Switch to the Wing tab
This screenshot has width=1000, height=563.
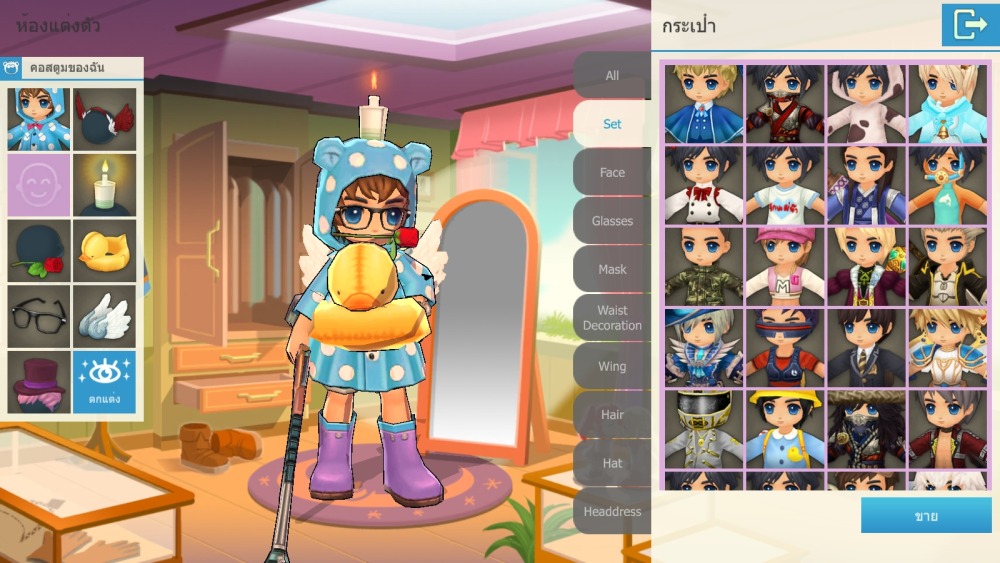coord(612,366)
